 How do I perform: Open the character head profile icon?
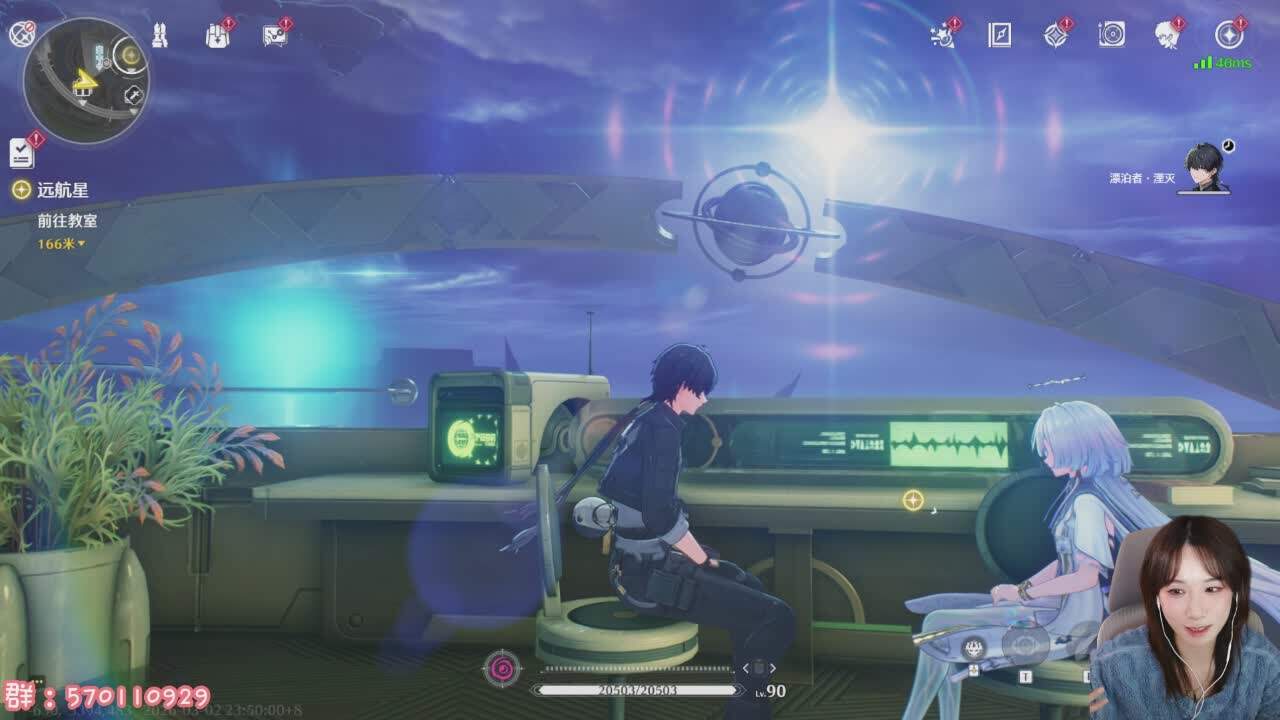pyautogui.click(x=1168, y=35)
